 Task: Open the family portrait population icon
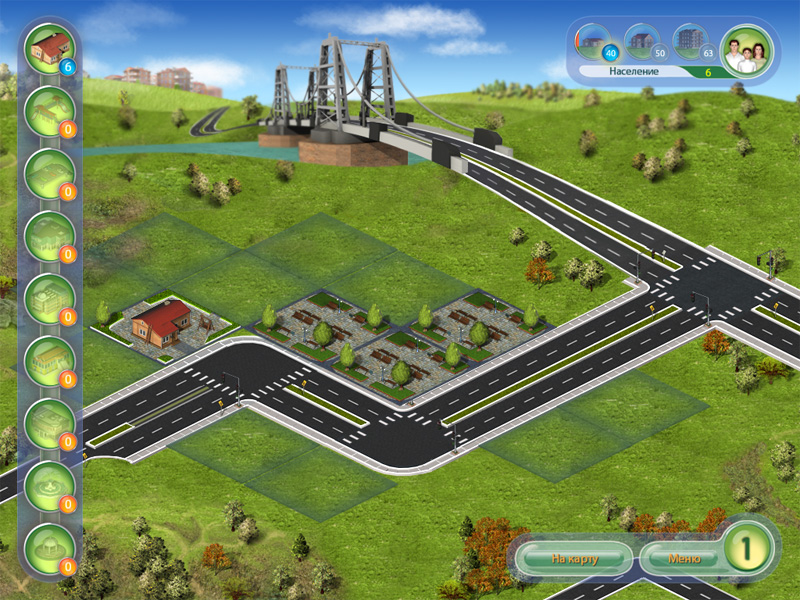(x=743, y=48)
